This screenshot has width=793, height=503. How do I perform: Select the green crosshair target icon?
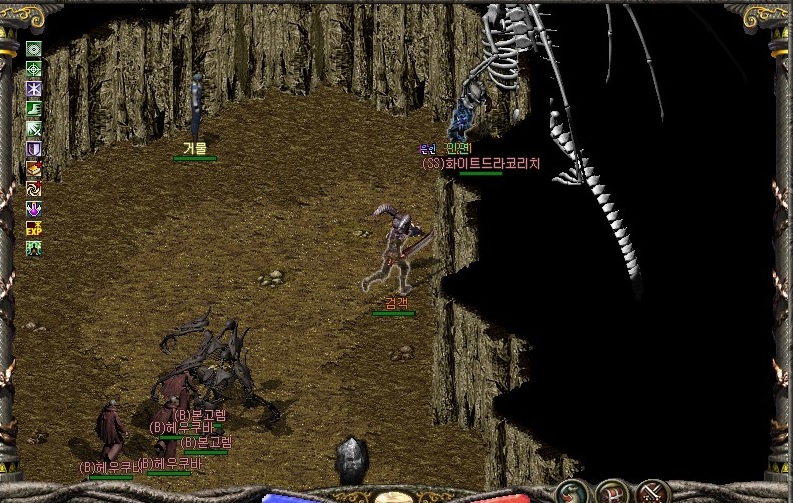click(x=34, y=69)
